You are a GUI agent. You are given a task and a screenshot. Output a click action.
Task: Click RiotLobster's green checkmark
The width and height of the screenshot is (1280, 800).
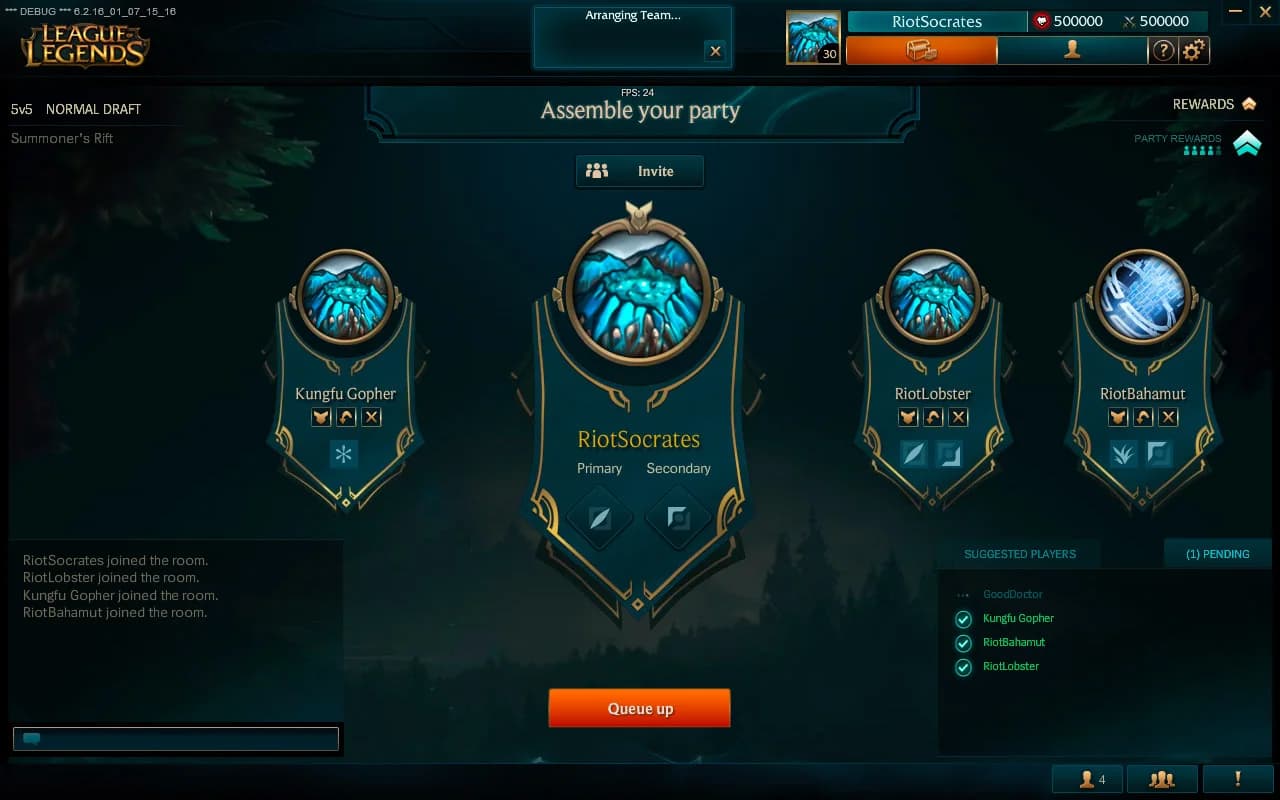pyautogui.click(x=963, y=667)
